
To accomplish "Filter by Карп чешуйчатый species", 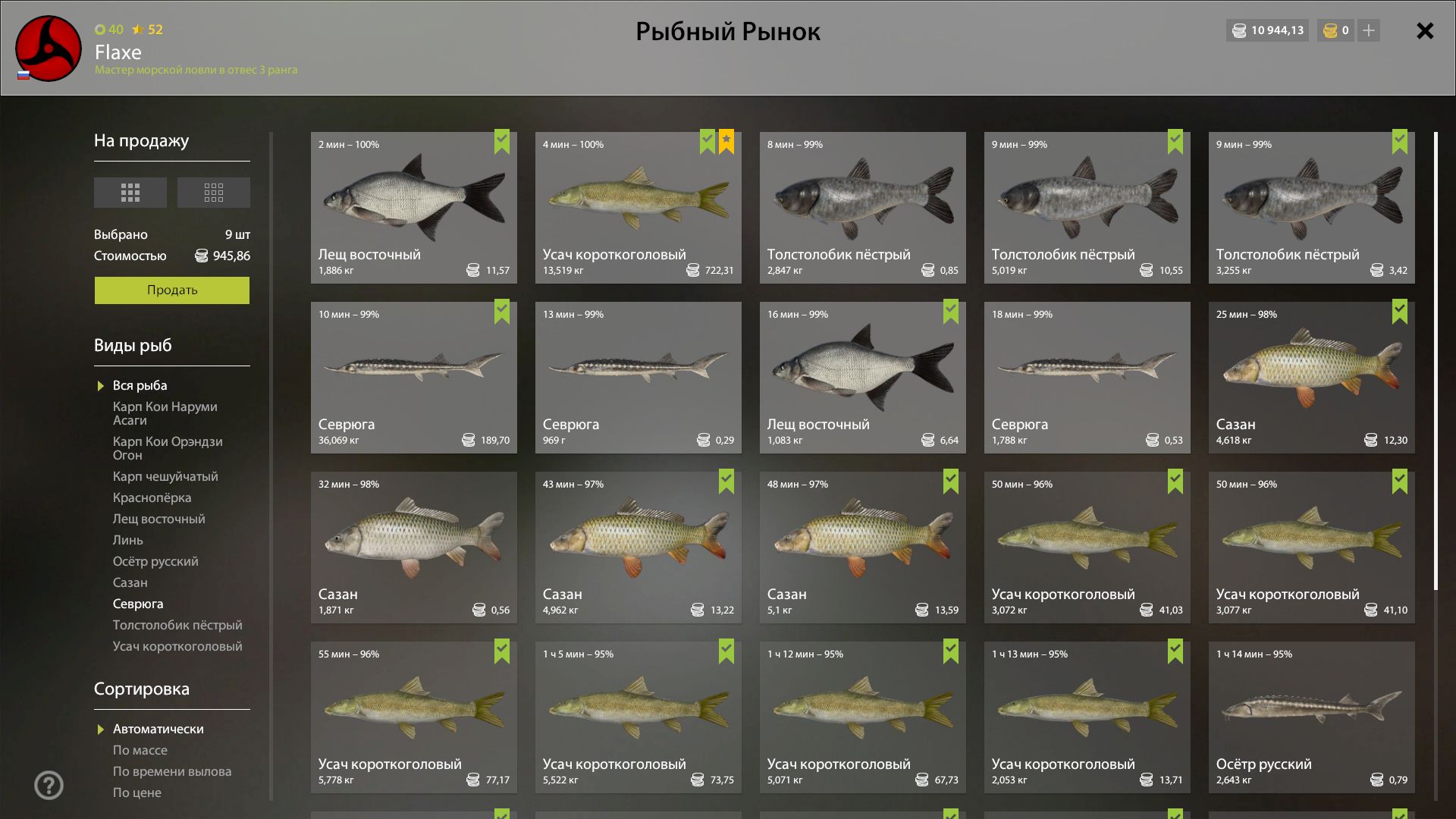I will point(165,476).
